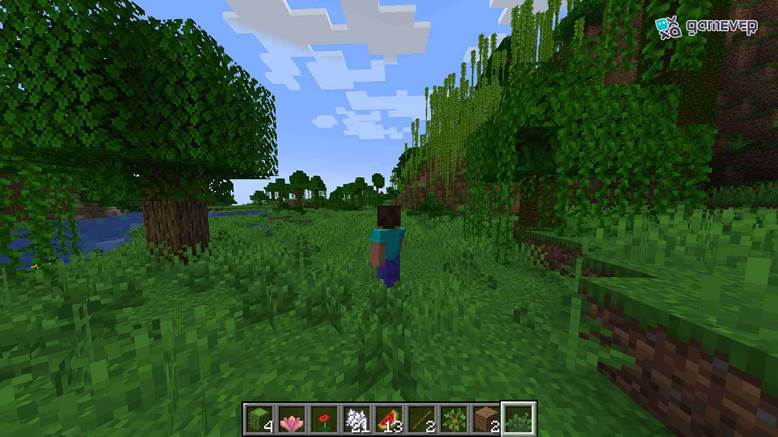Image resolution: width=778 pixels, height=437 pixels.
Task: Open the gamevep watermark logo
Action: (699, 27)
